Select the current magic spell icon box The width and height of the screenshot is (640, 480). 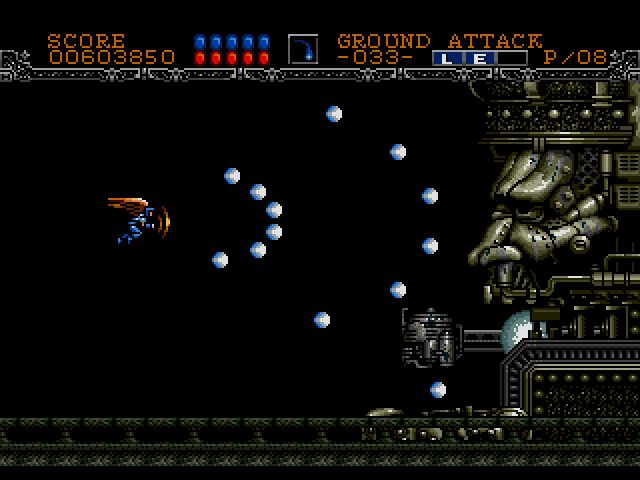[x=303, y=49]
